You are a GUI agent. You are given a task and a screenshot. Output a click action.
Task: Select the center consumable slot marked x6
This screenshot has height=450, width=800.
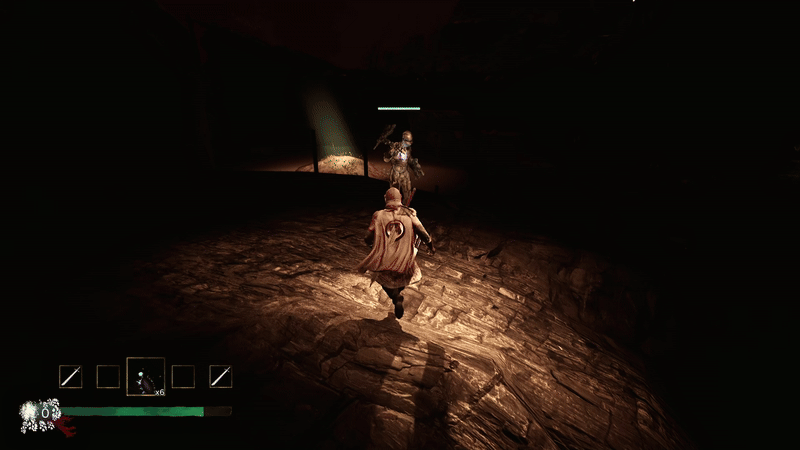coord(146,376)
